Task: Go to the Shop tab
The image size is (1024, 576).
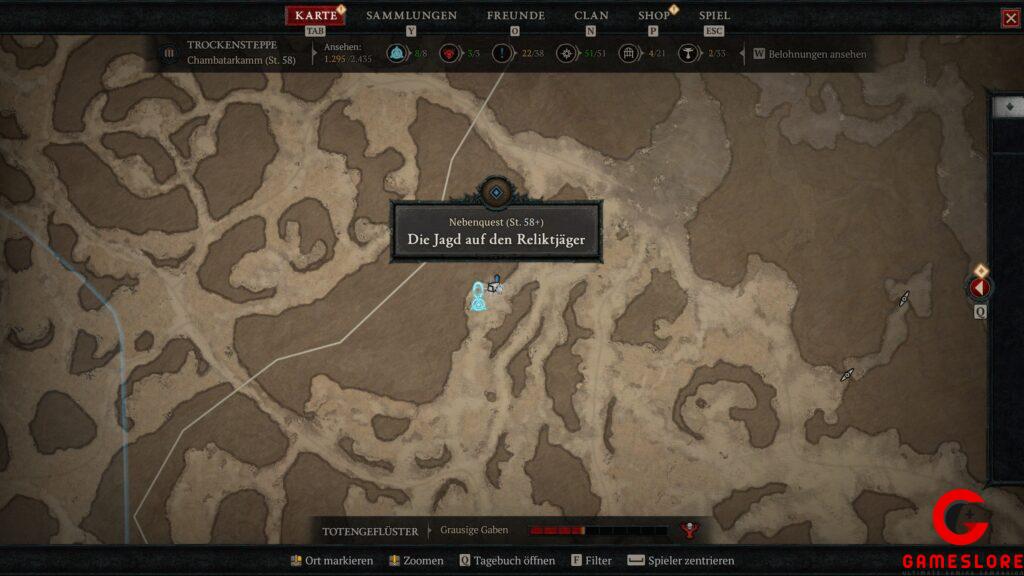Action: 654,16
